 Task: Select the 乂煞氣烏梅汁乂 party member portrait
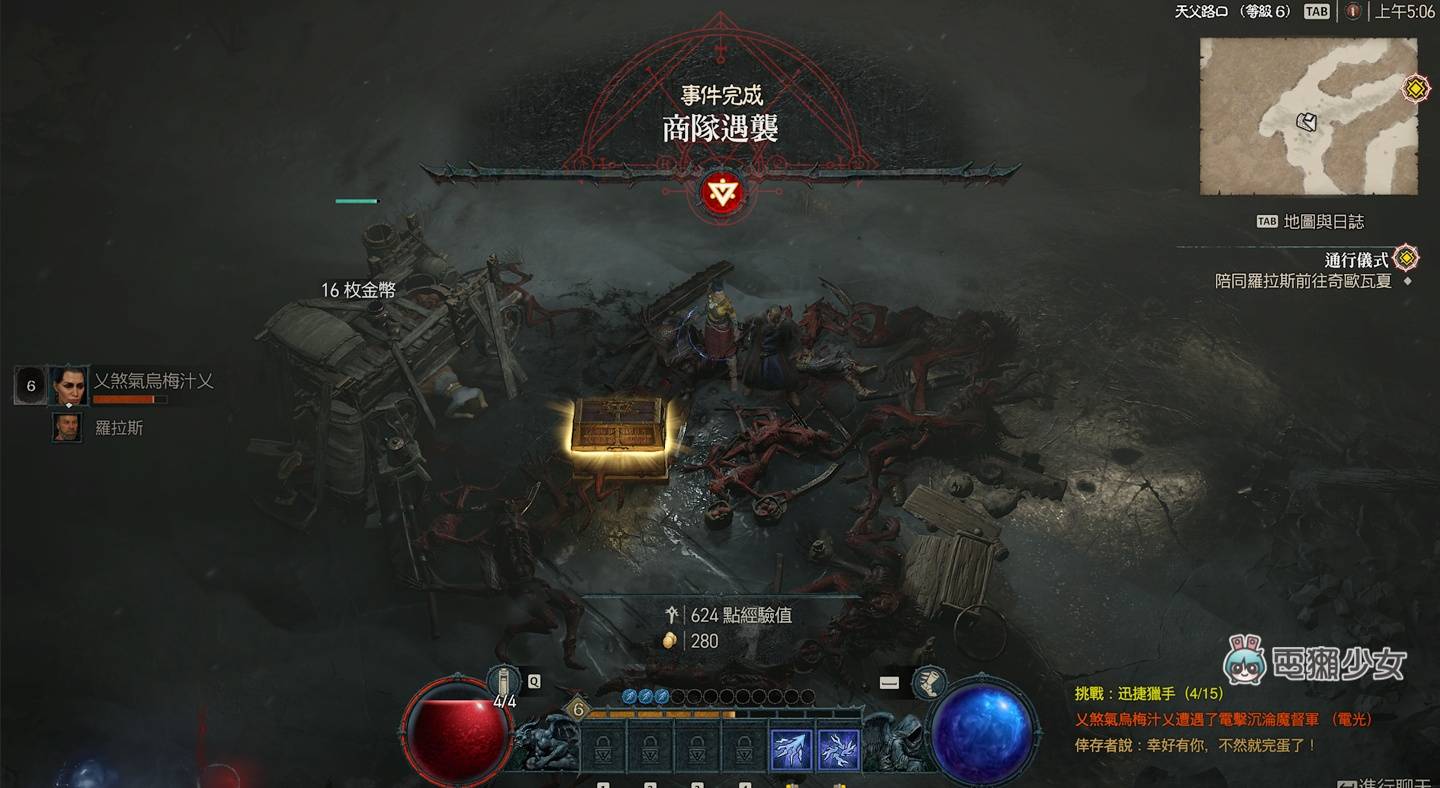[x=68, y=385]
